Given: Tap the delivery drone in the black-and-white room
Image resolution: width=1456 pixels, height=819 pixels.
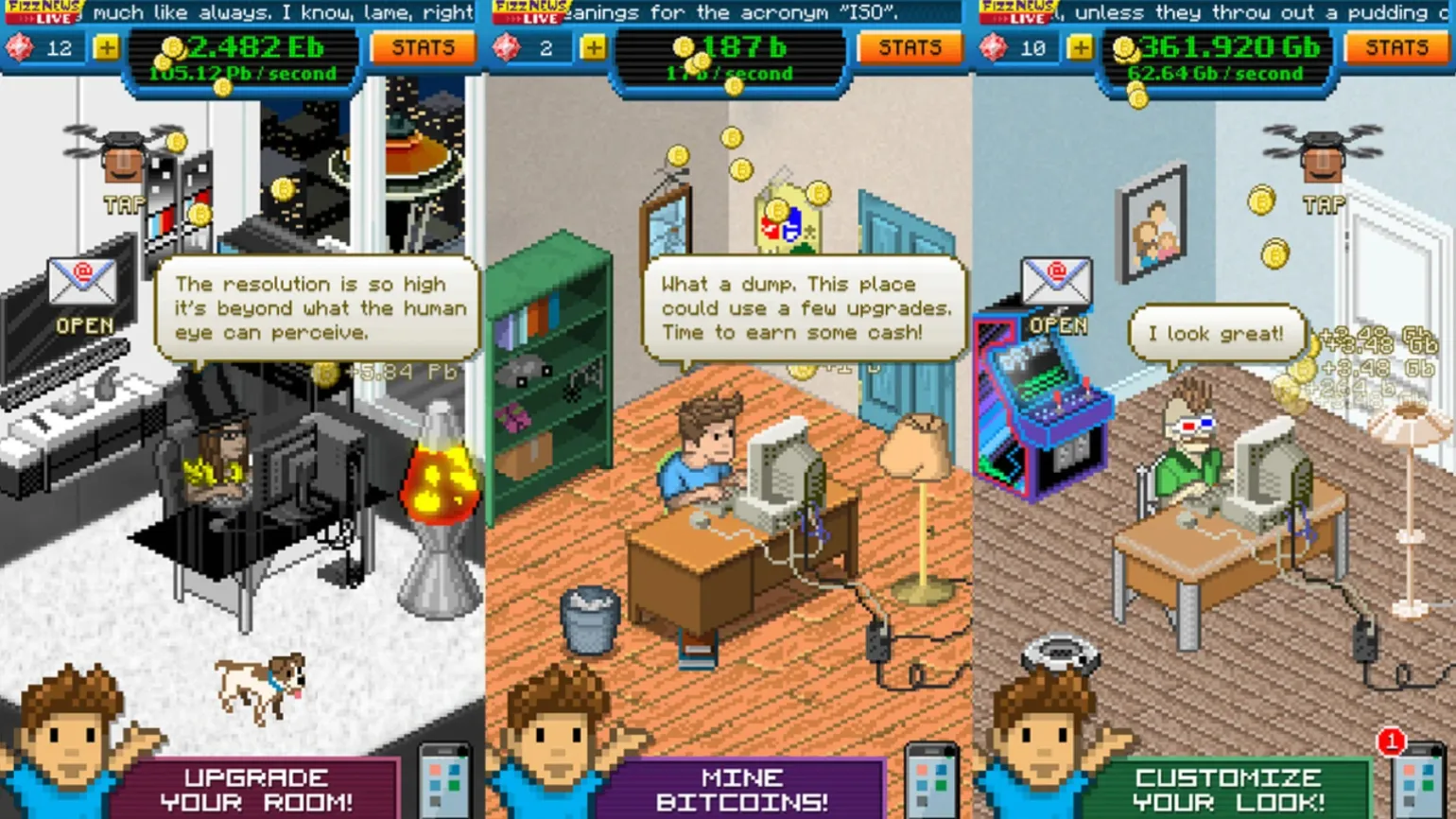Looking at the screenshot, I should click(x=123, y=156).
